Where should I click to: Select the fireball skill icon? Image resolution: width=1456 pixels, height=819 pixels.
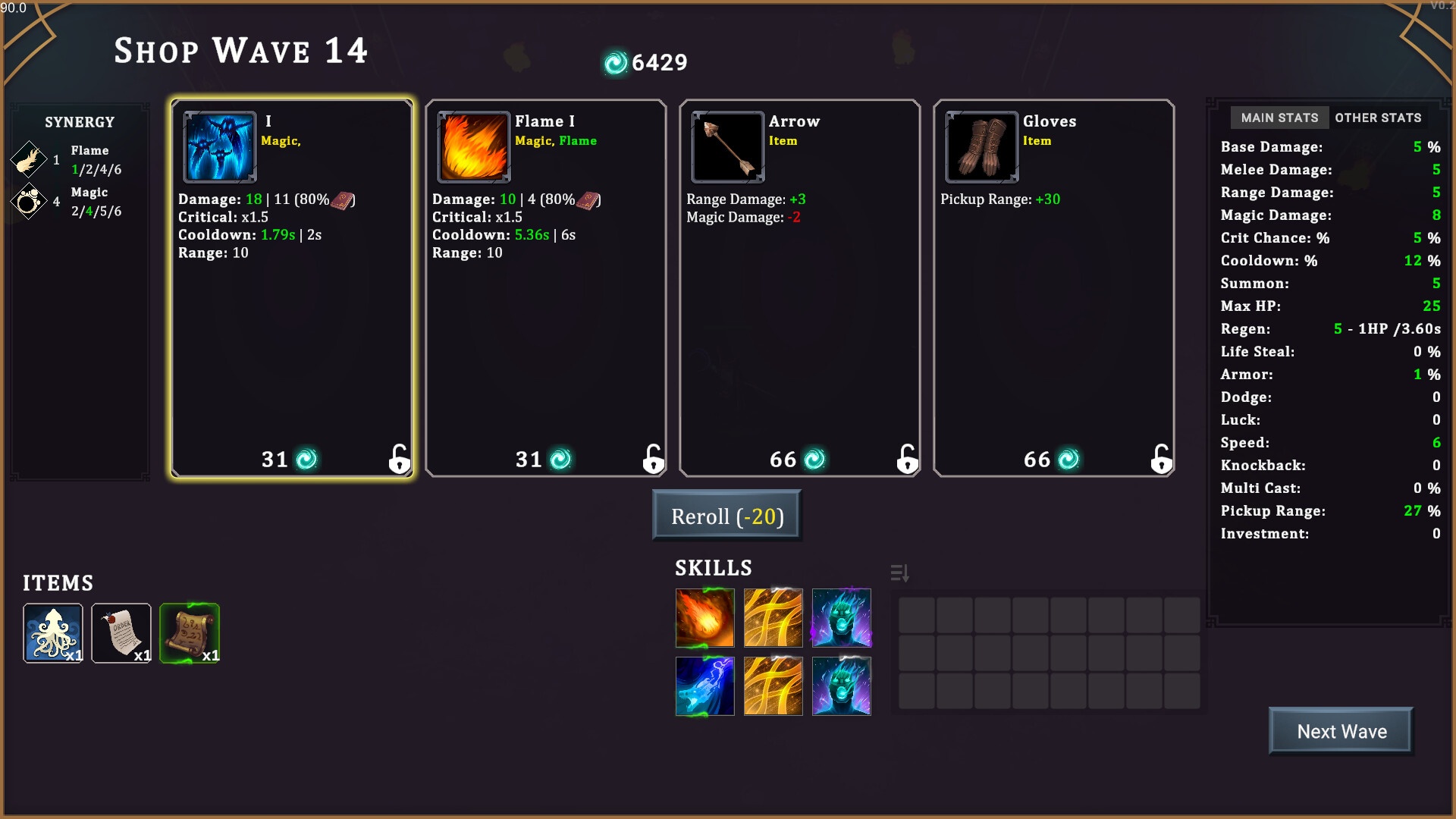click(x=704, y=618)
